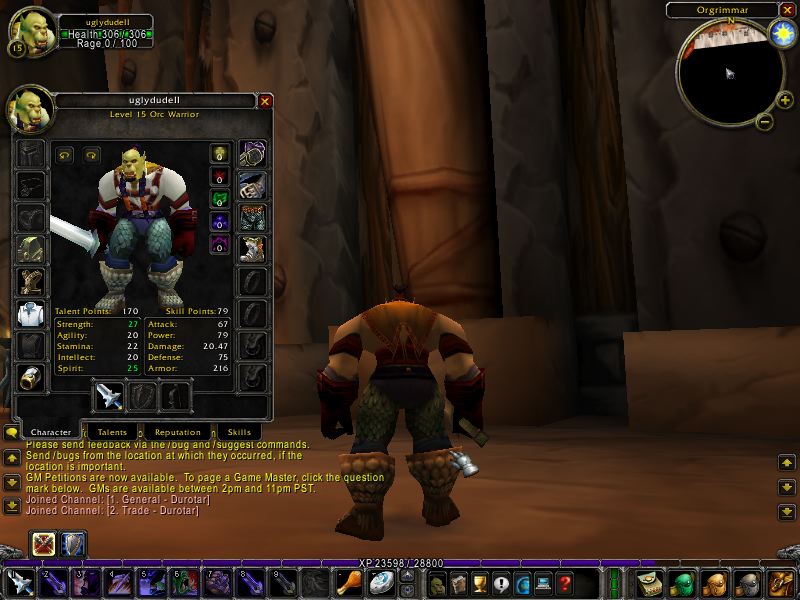
Task: Zoom out on the minimap
Action: (x=763, y=122)
